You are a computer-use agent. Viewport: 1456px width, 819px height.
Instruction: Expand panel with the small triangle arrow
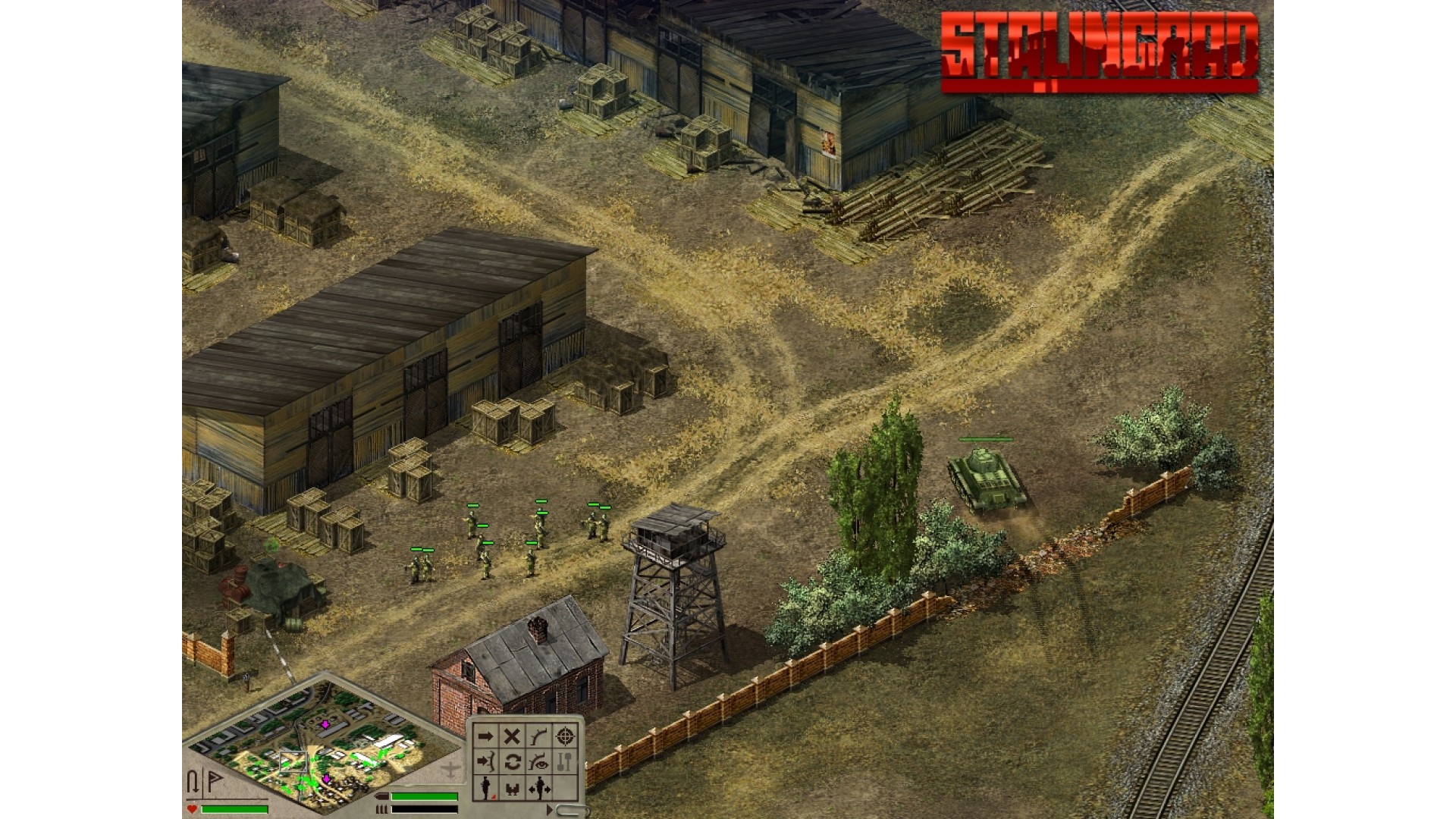[550, 810]
